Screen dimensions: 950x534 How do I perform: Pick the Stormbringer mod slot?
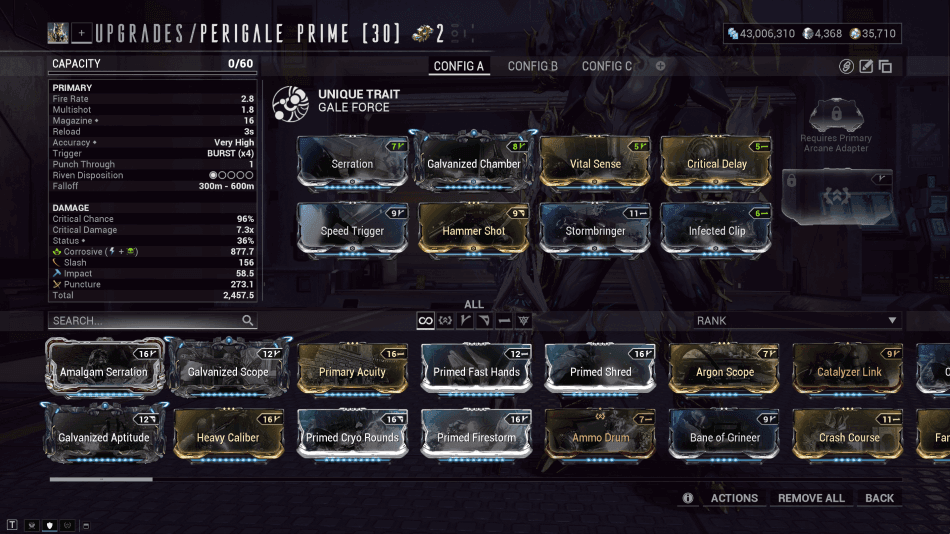pos(596,230)
